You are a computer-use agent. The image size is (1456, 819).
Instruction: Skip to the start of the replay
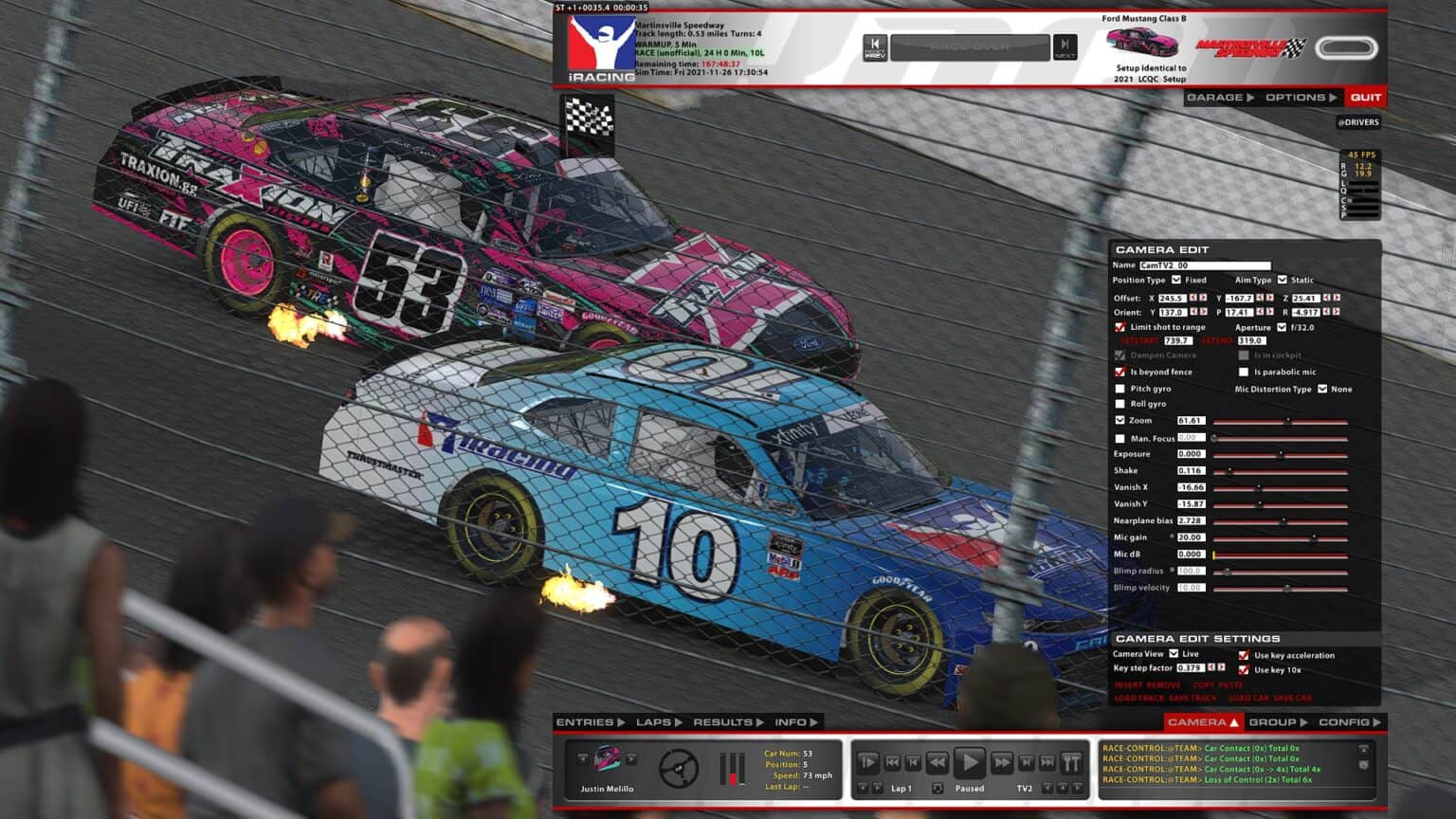point(892,763)
